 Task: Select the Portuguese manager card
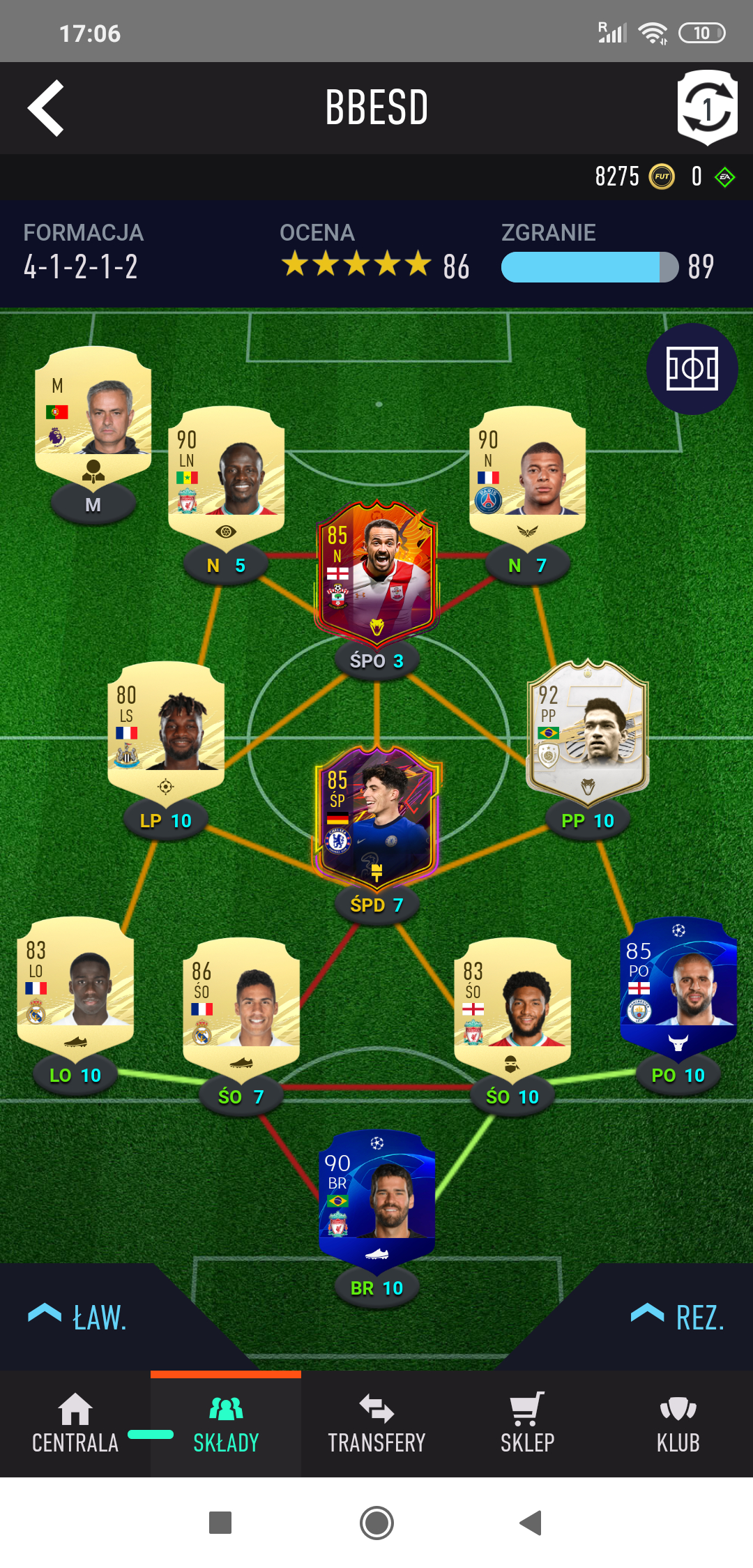pyautogui.click(x=93, y=412)
